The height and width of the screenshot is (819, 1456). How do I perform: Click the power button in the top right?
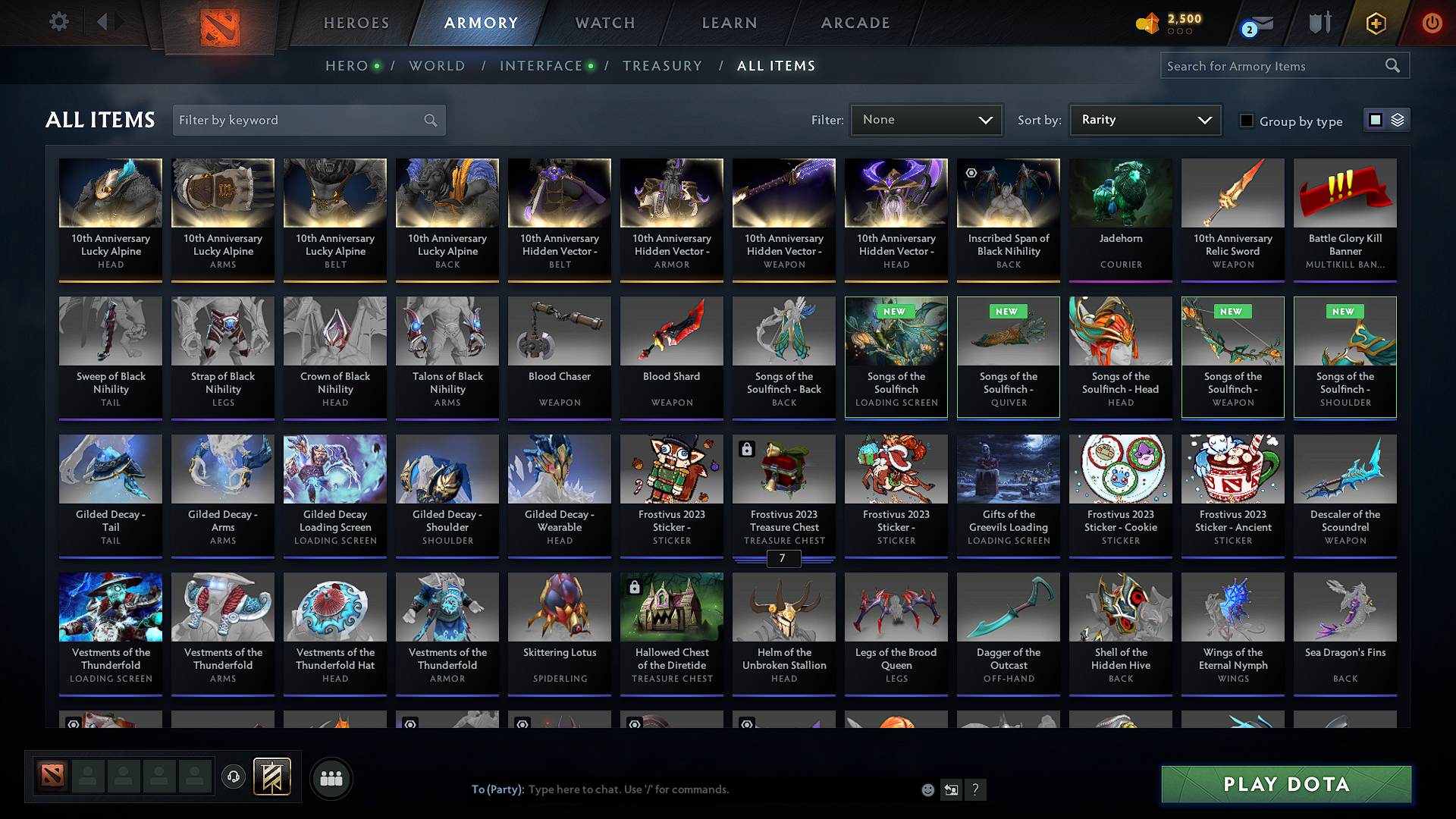[1432, 23]
